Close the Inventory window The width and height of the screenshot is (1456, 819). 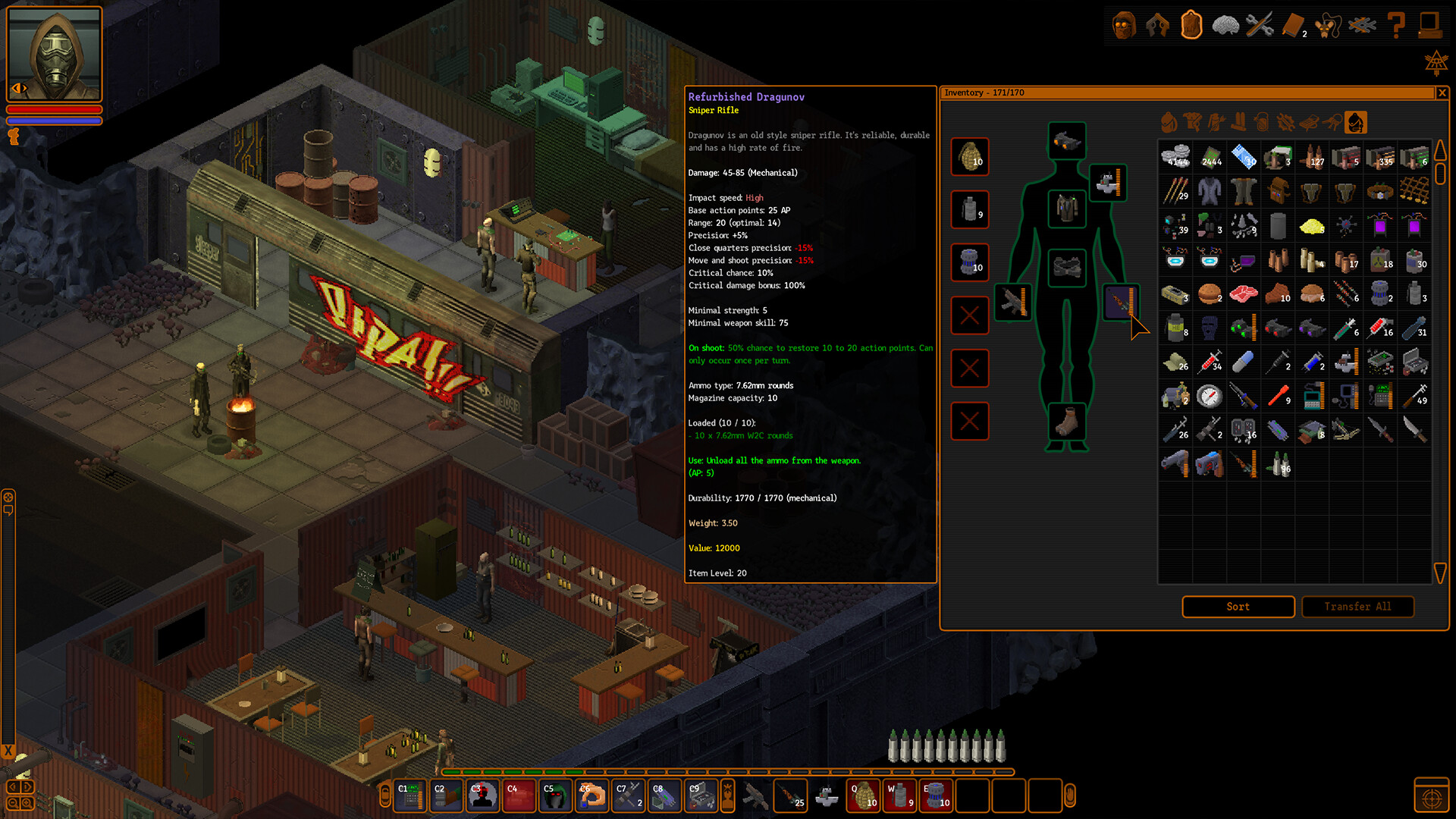(1442, 93)
